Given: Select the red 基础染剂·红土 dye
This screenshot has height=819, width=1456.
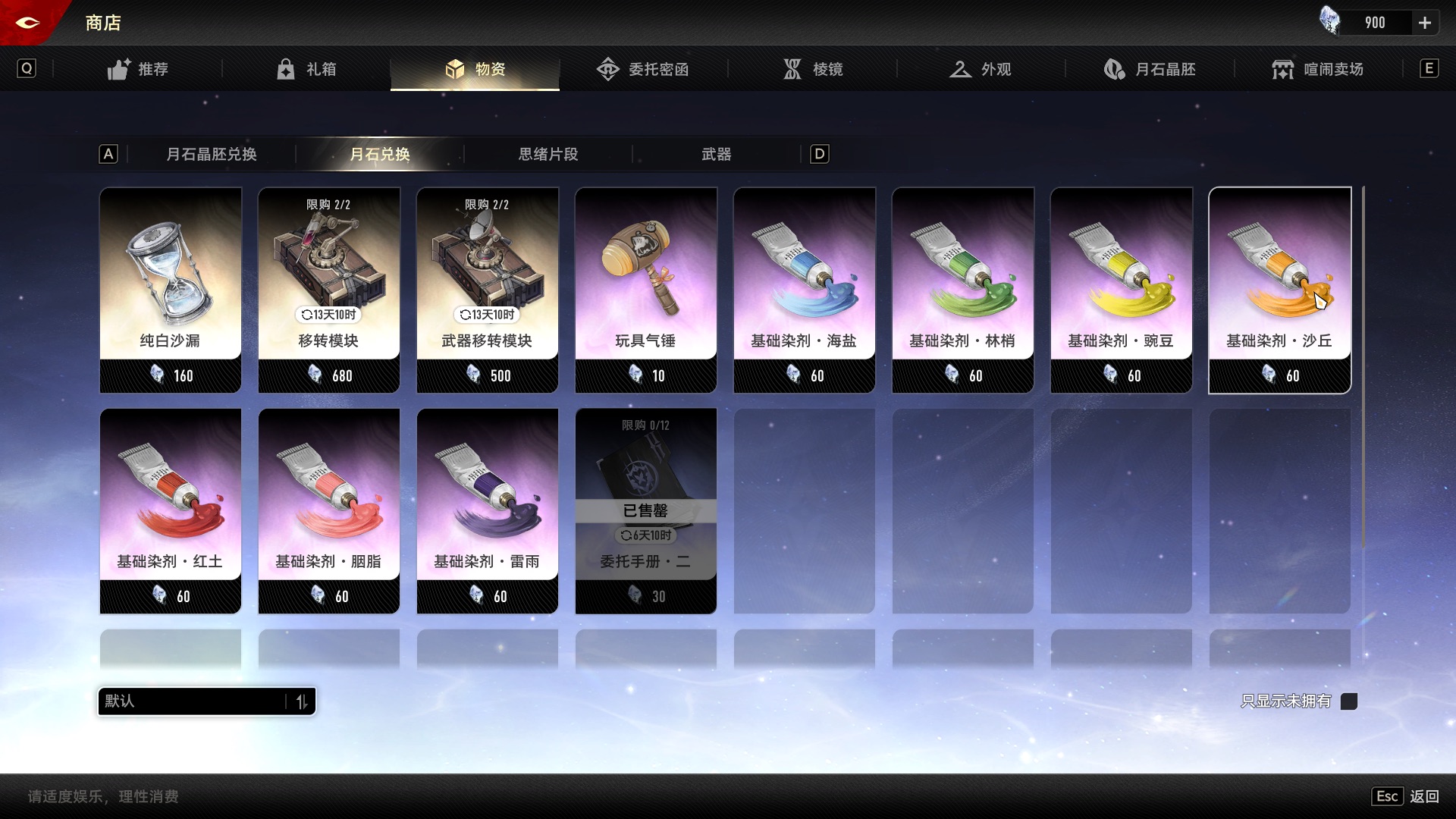Looking at the screenshot, I should (x=171, y=510).
